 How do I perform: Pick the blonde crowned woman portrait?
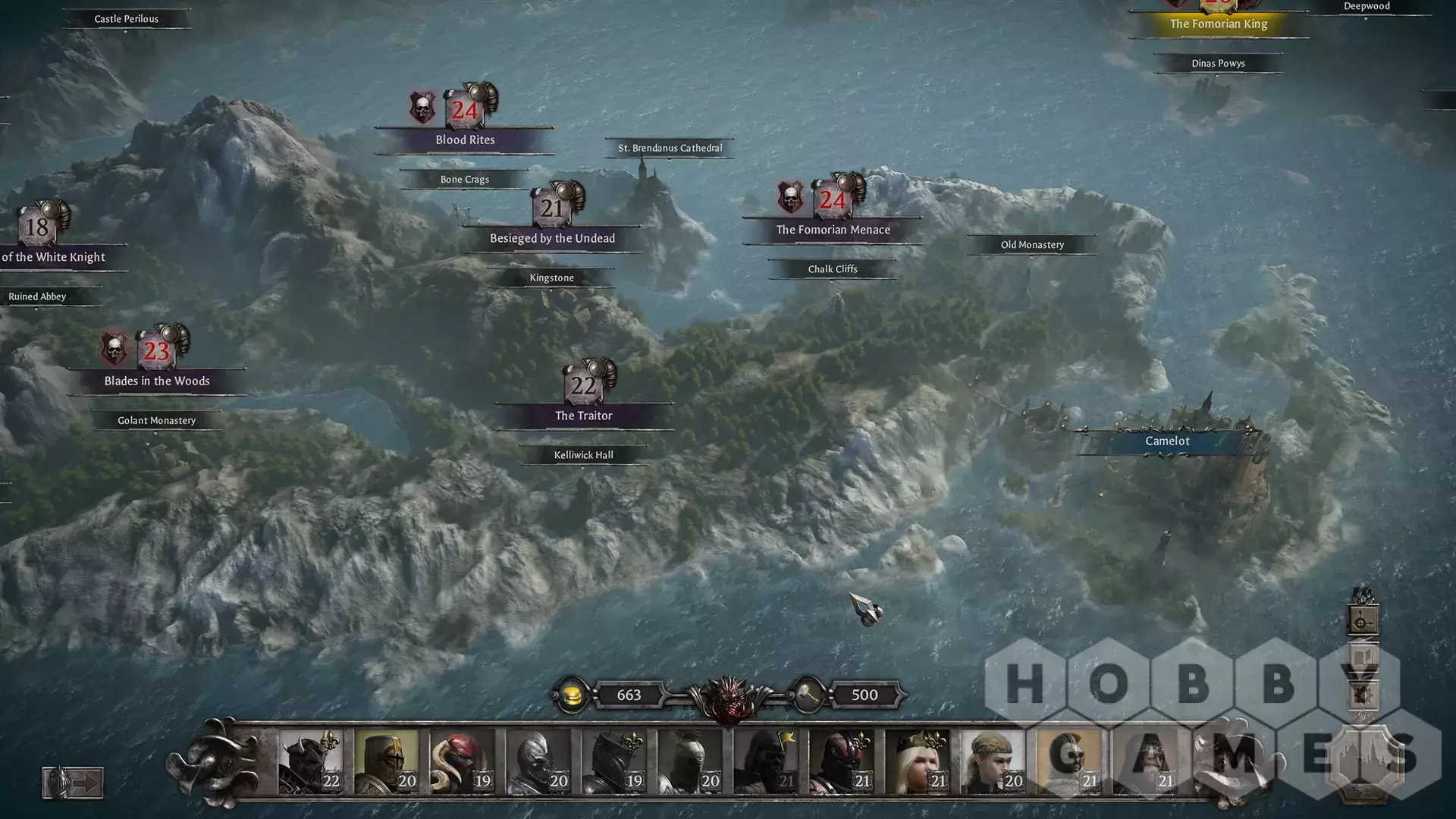[917, 761]
